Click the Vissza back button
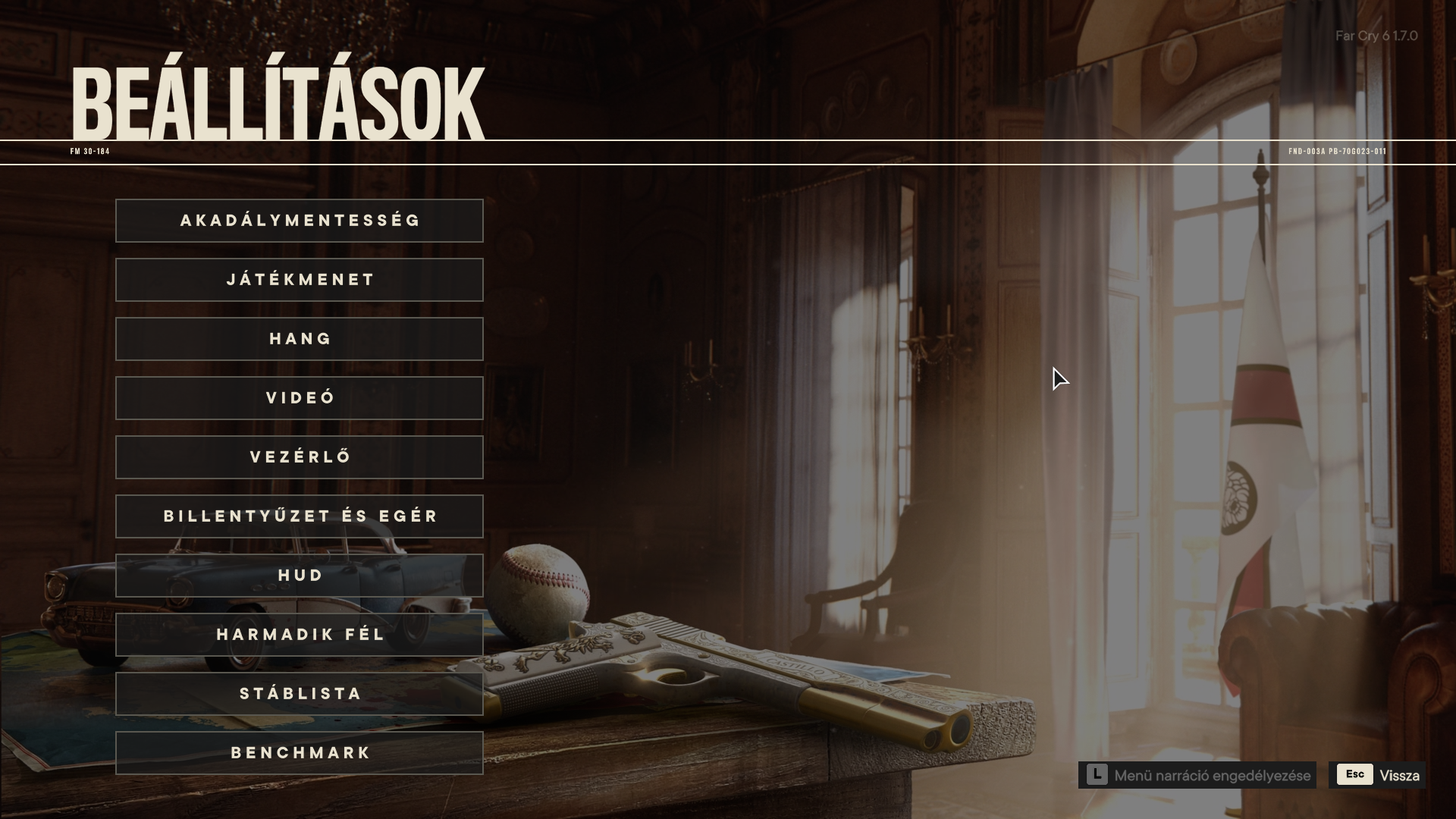Image resolution: width=1456 pixels, height=819 pixels. (x=1377, y=775)
